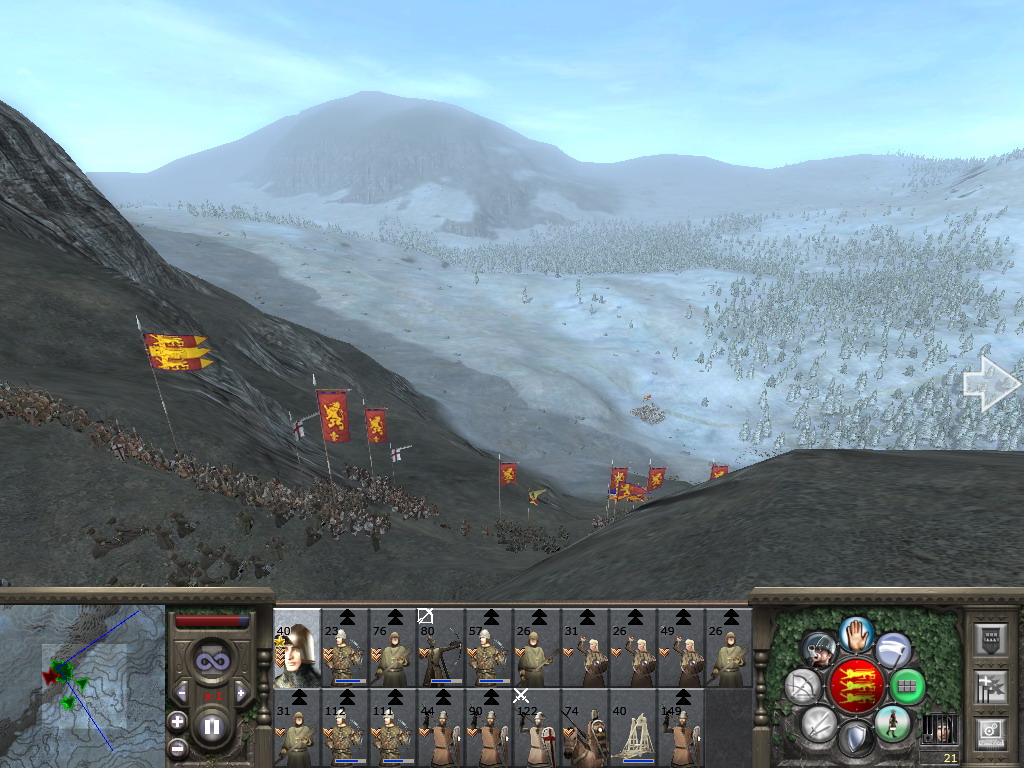Toggle the bow fire-at-will button
The height and width of the screenshot is (768, 1024).
click(802, 686)
